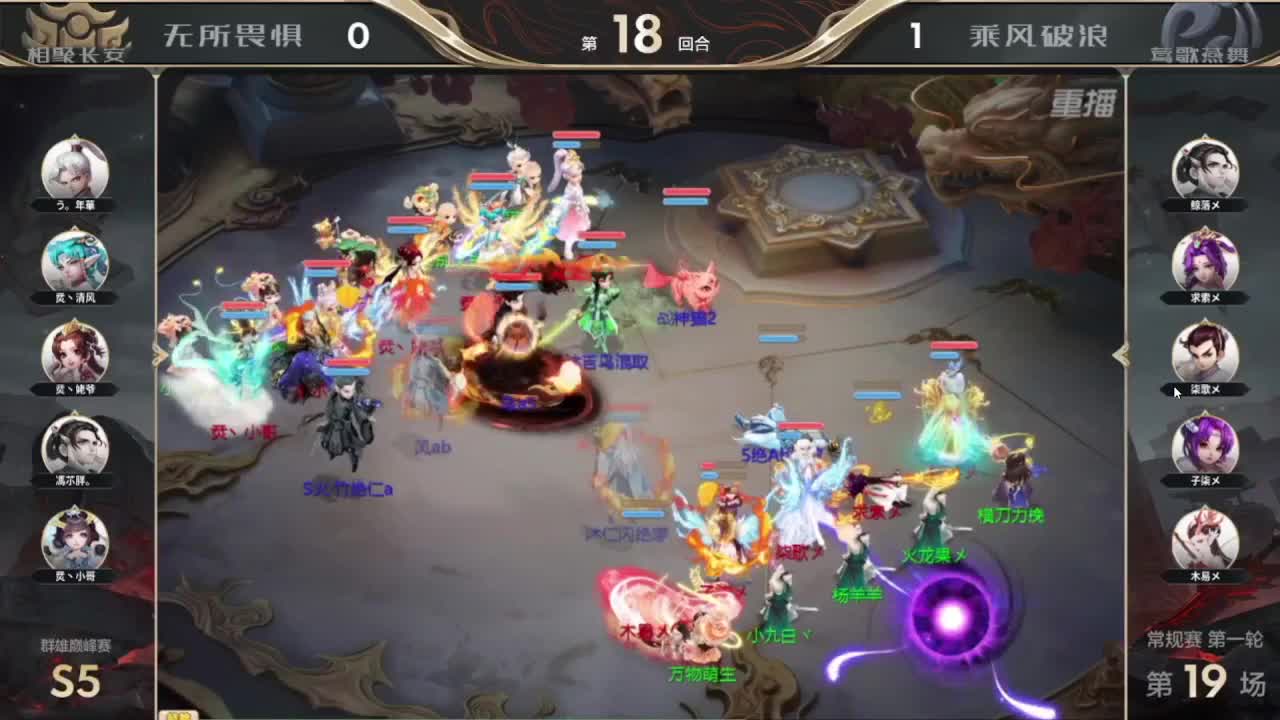1280x720 pixels.
Task: Click the 求索乄 character icon
Action: tap(1205, 262)
